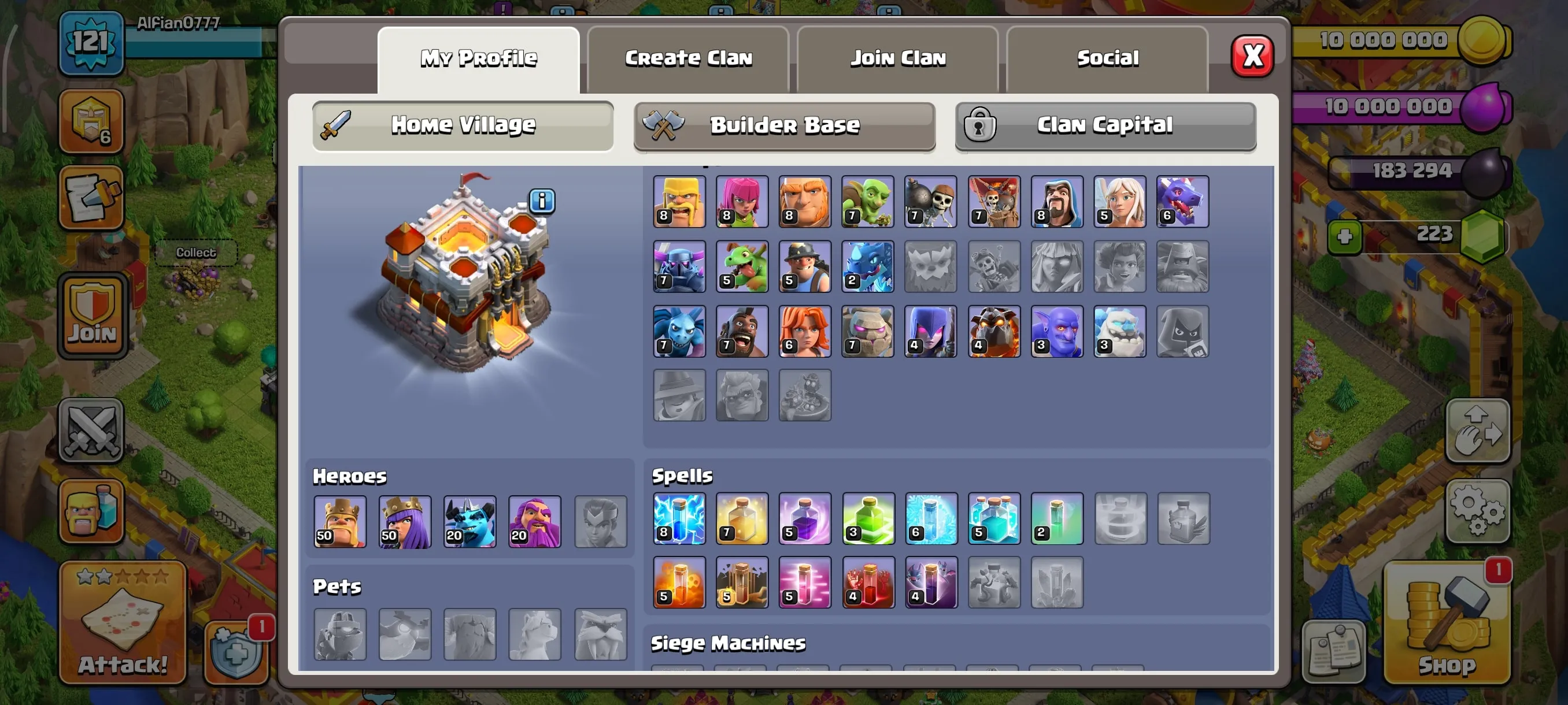Switch to the Join Clan tab

[897, 58]
